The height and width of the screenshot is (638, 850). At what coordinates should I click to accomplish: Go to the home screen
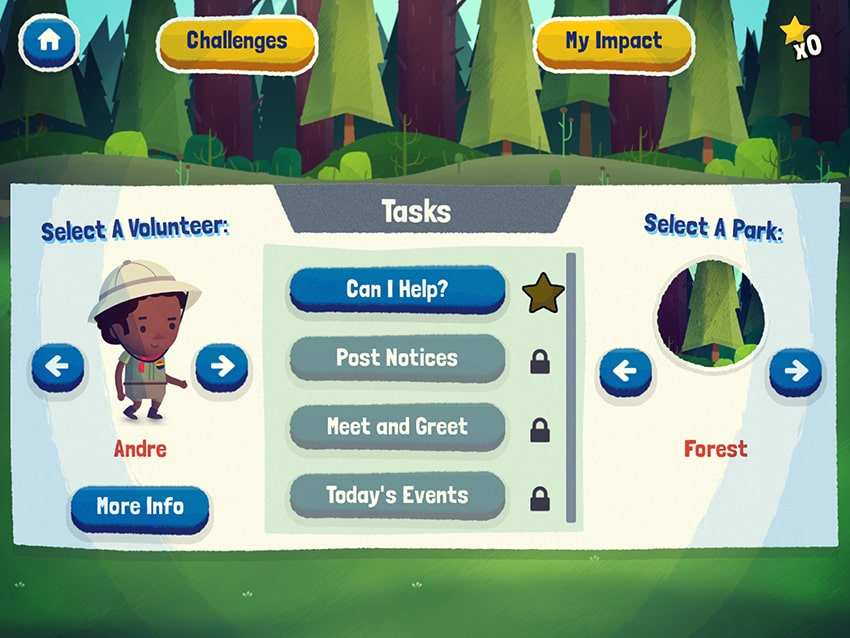point(49,43)
